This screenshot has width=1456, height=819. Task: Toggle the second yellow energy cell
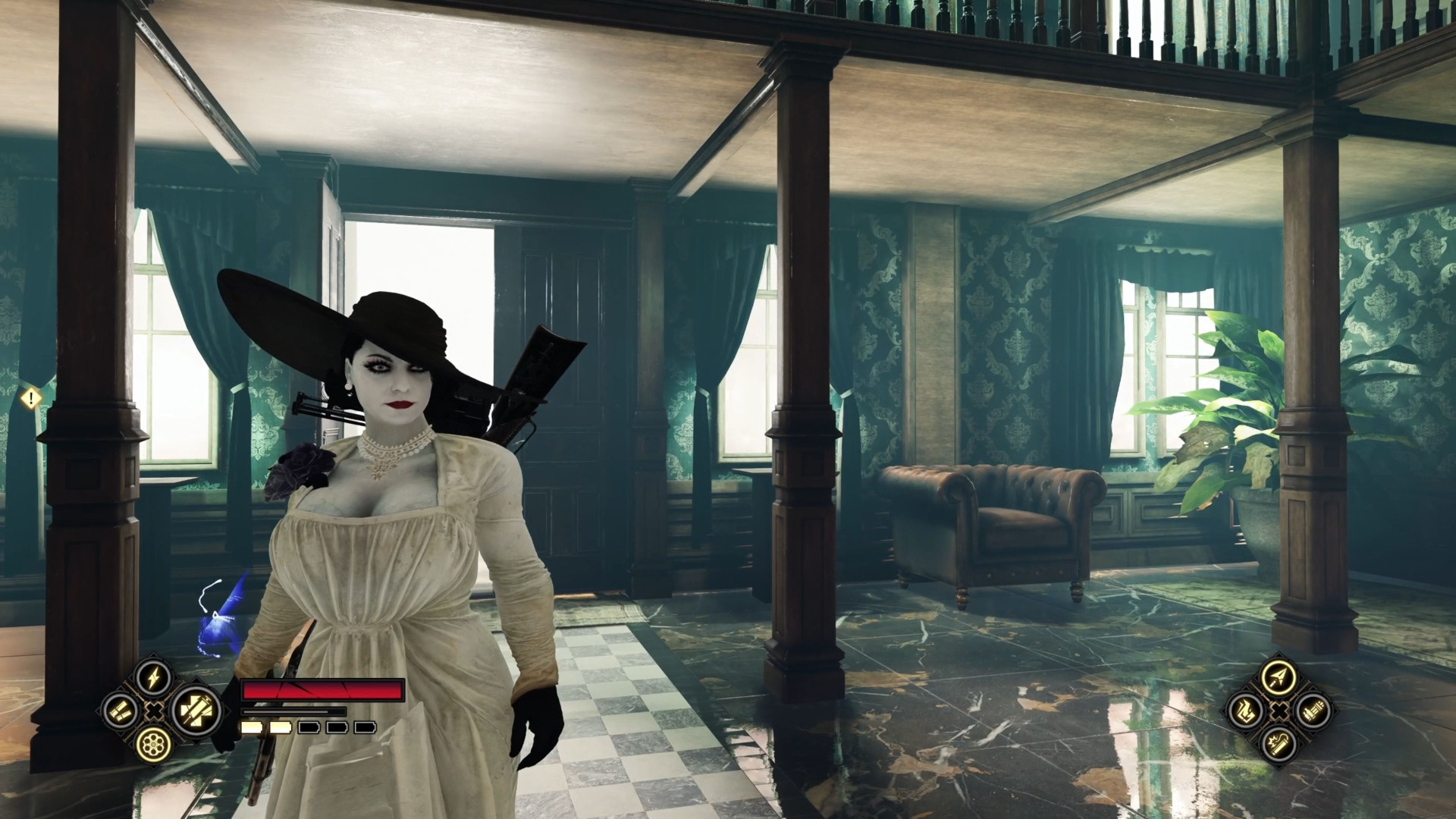[x=280, y=726]
